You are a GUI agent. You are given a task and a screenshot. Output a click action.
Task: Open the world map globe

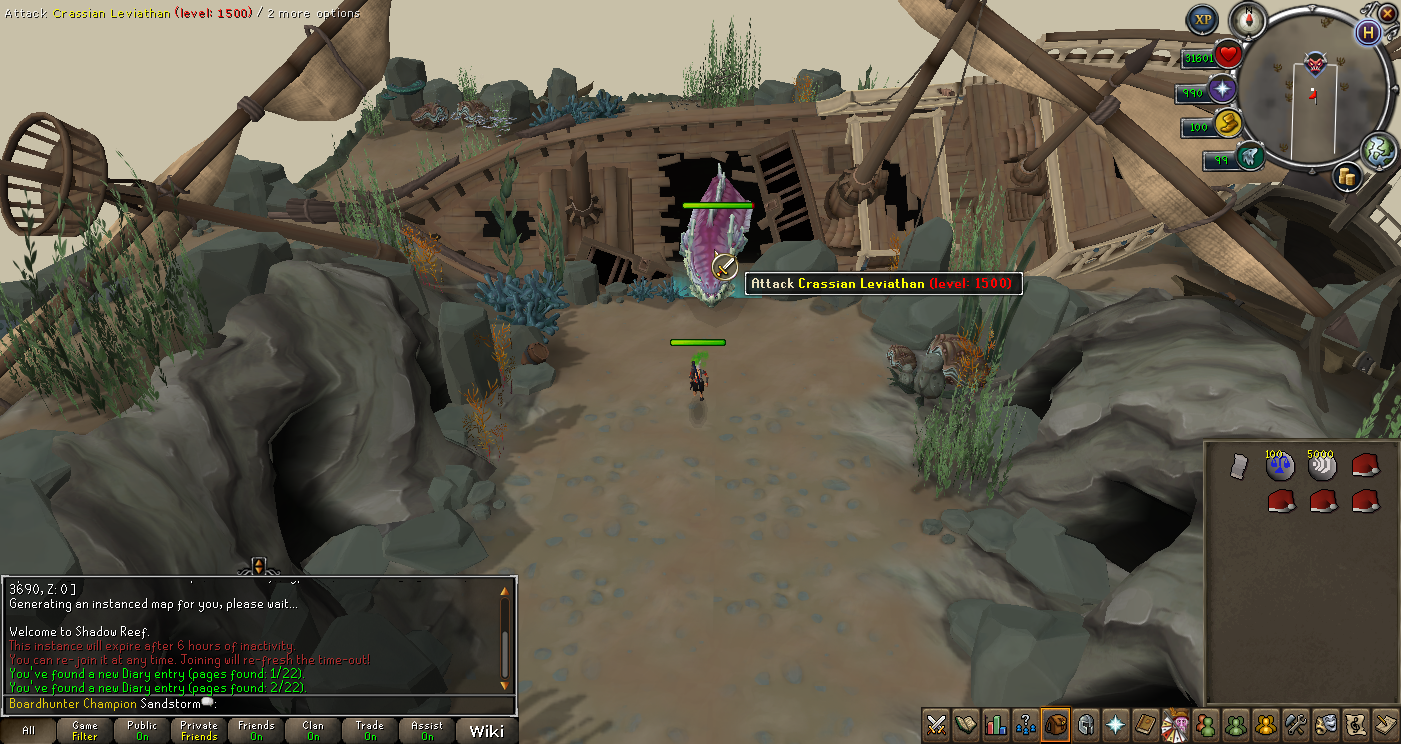pos(1377,149)
